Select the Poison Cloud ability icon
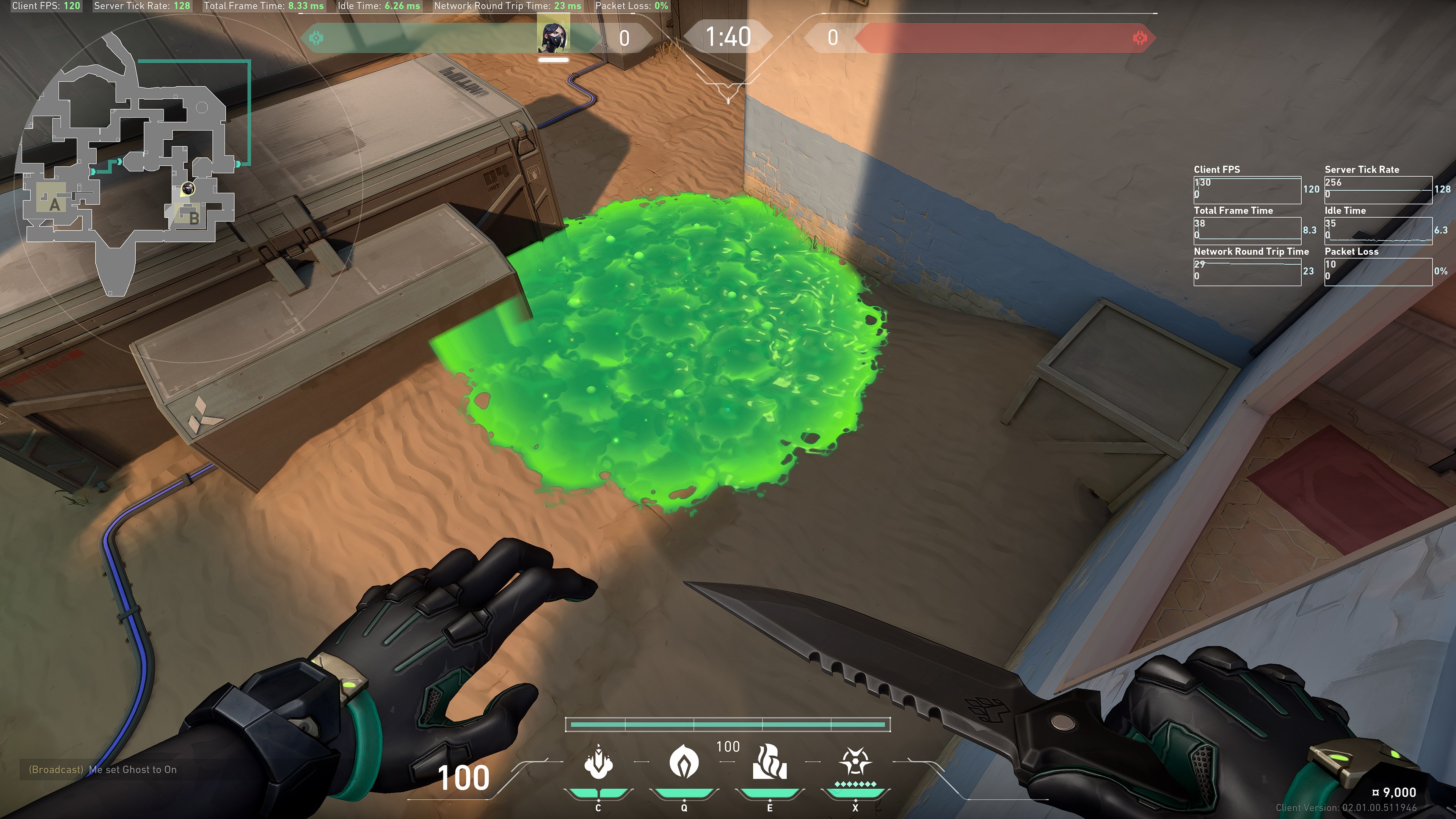The width and height of the screenshot is (1456, 819). [684, 762]
